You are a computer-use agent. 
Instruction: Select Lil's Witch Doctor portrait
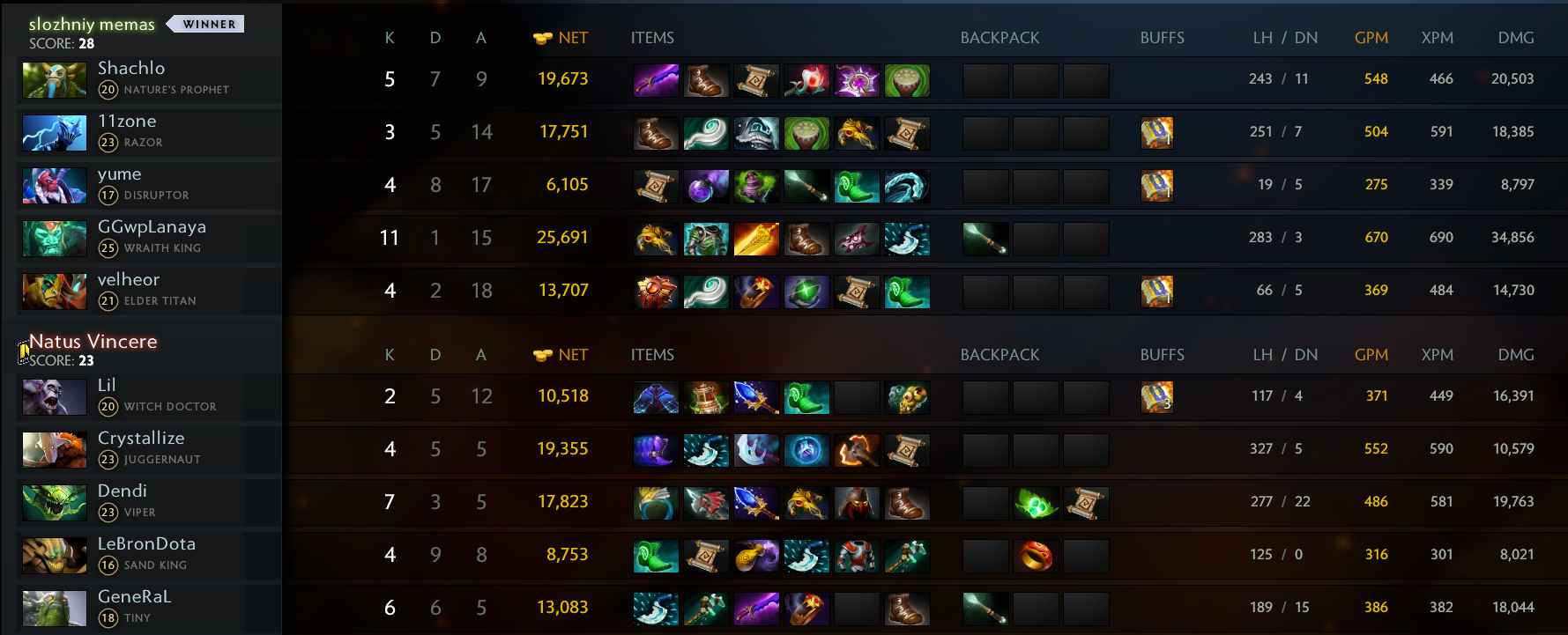coord(54,397)
